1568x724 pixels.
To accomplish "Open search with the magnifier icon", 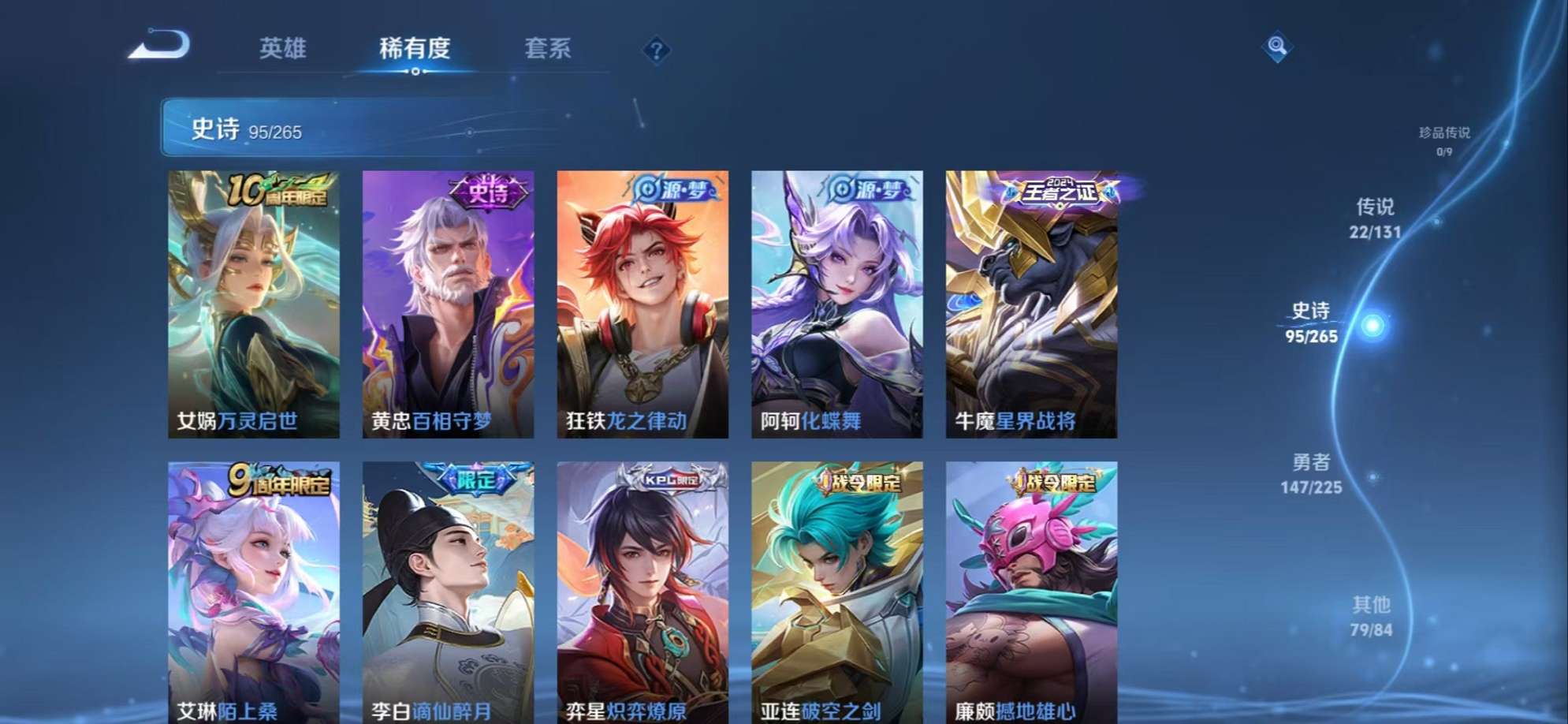I will [x=1276, y=46].
